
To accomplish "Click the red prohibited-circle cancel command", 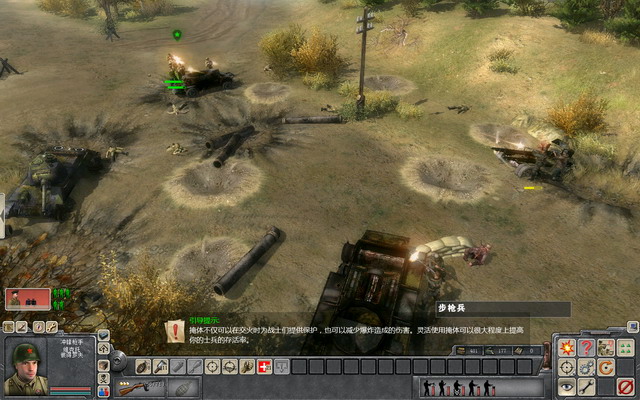I will [626, 386].
